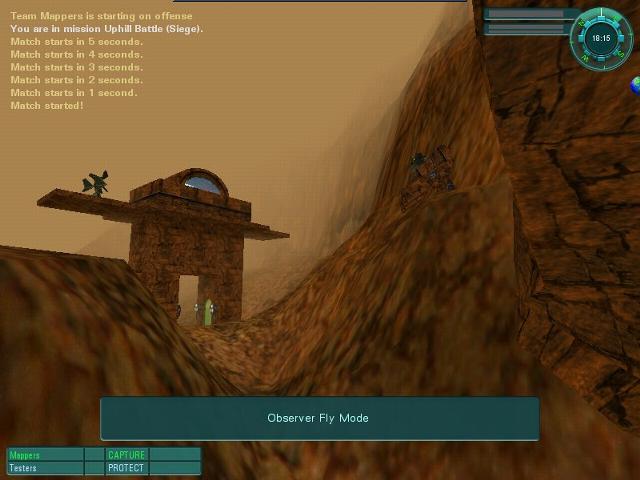
Task: Select the Mappers team row
Action: [x=45, y=455]
